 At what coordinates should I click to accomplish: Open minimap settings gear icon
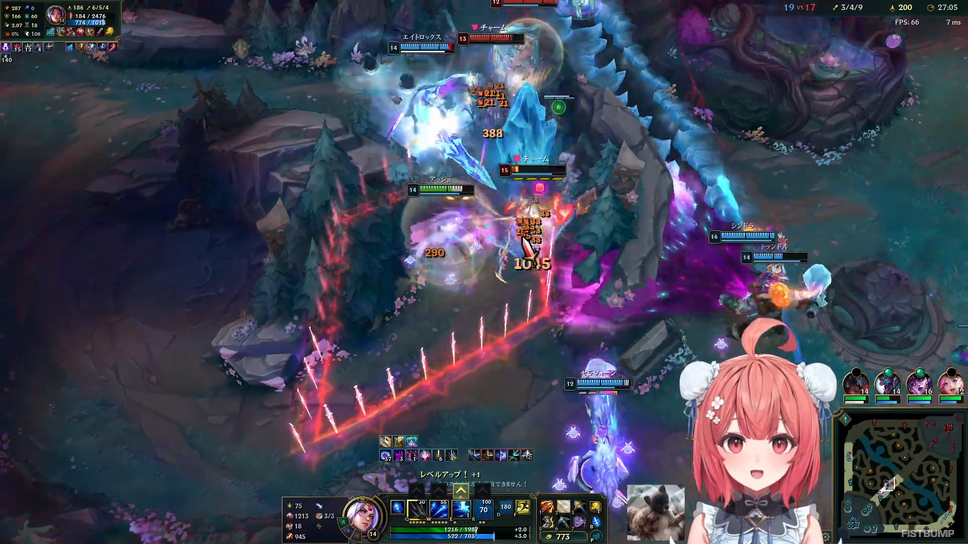826,538
